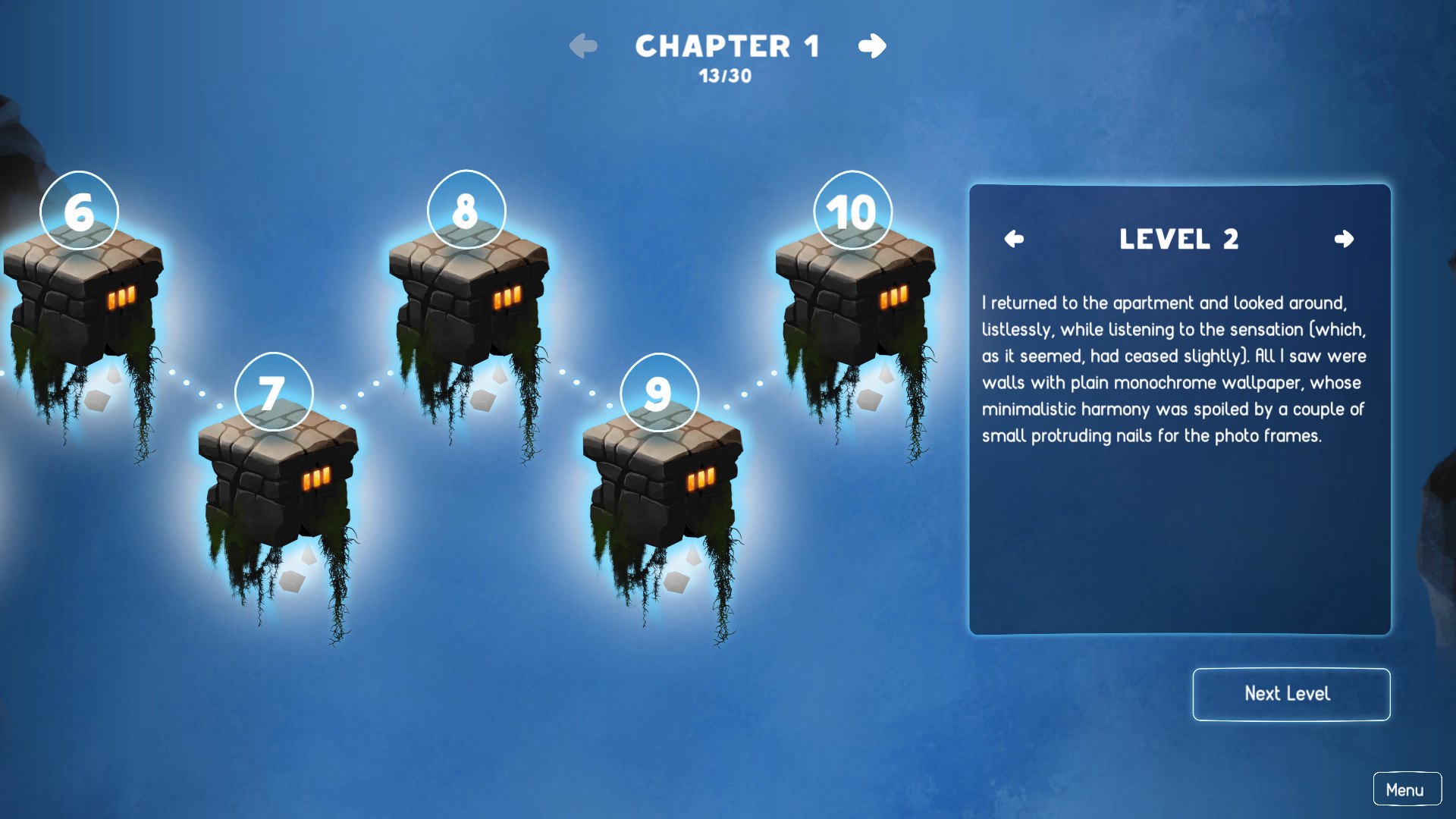Show the previous level's story panel
The width and height of the screenshot is (1456, 819).
1014,240
